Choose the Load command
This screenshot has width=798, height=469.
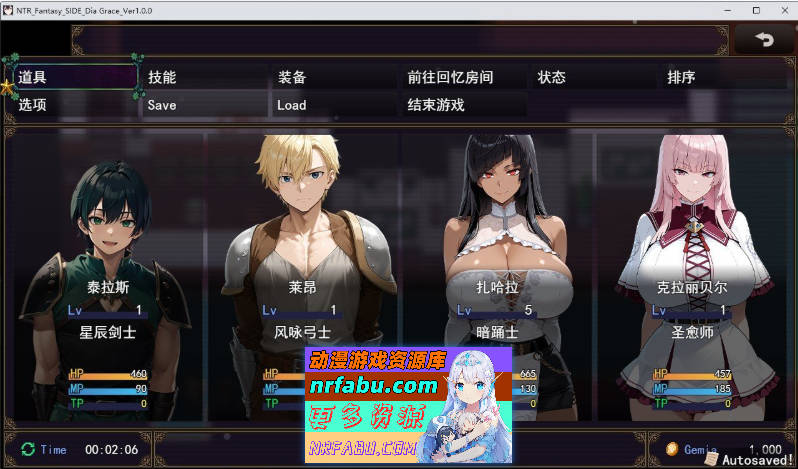click(x=333, y=105)
